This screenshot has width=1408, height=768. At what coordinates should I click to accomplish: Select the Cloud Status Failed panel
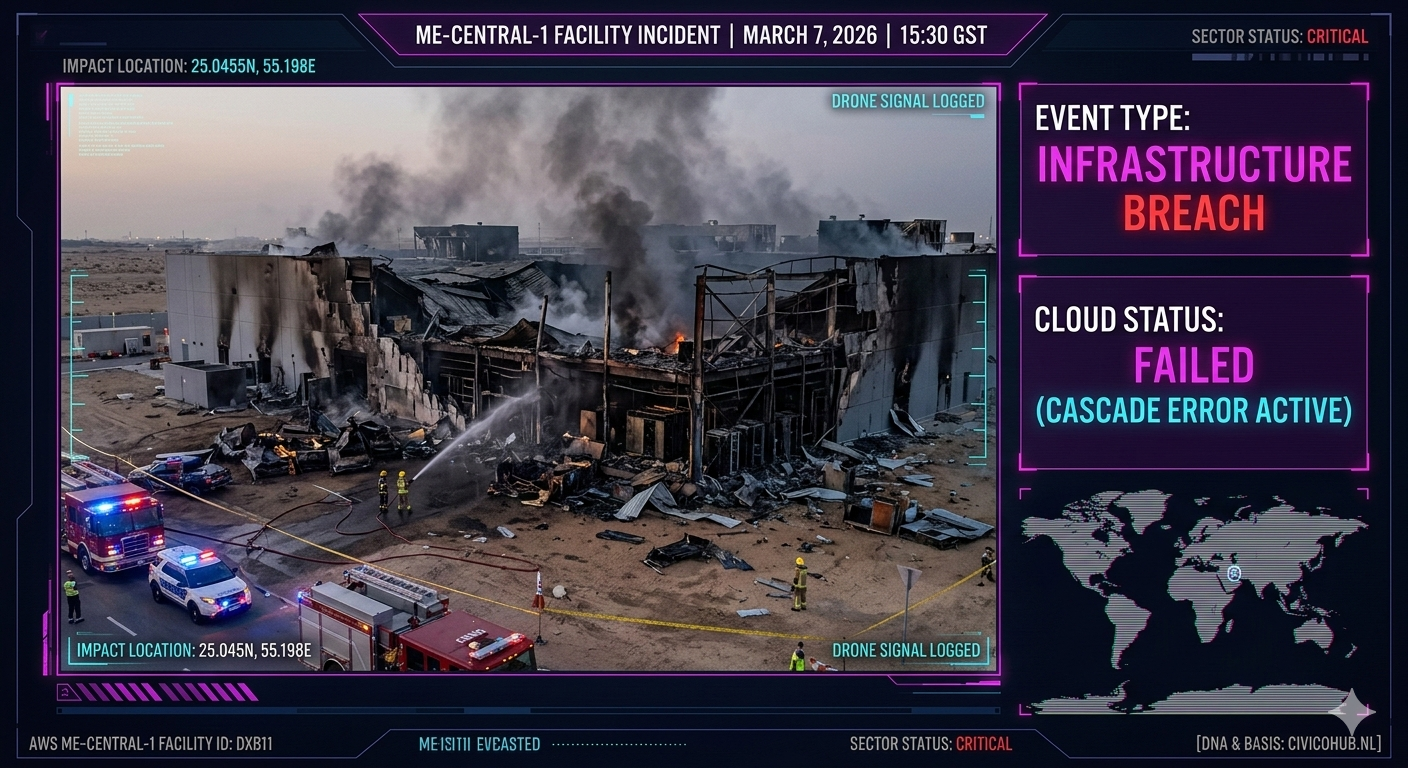tap(1193, 372)
